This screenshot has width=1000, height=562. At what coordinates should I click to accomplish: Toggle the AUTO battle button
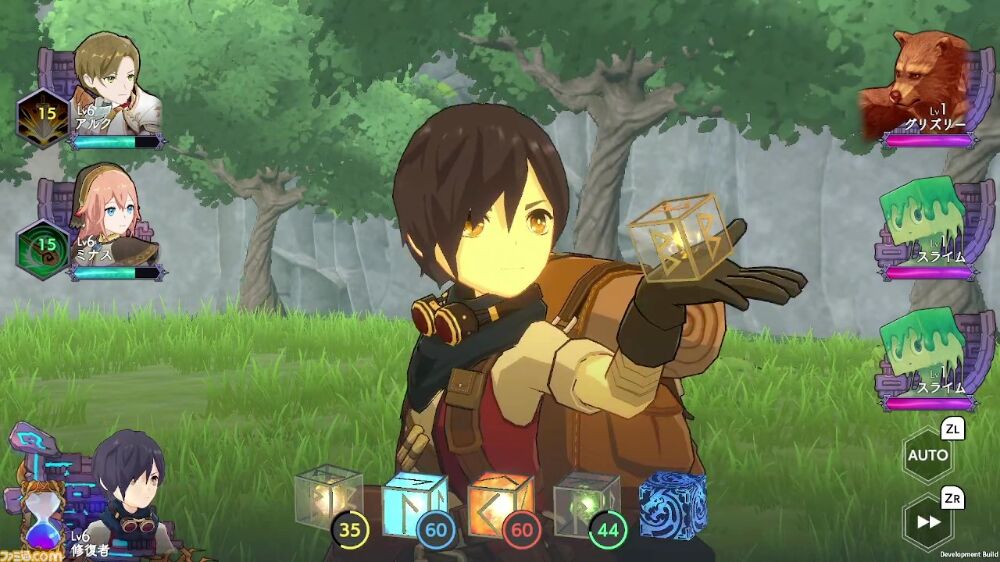tap(927, 456)
